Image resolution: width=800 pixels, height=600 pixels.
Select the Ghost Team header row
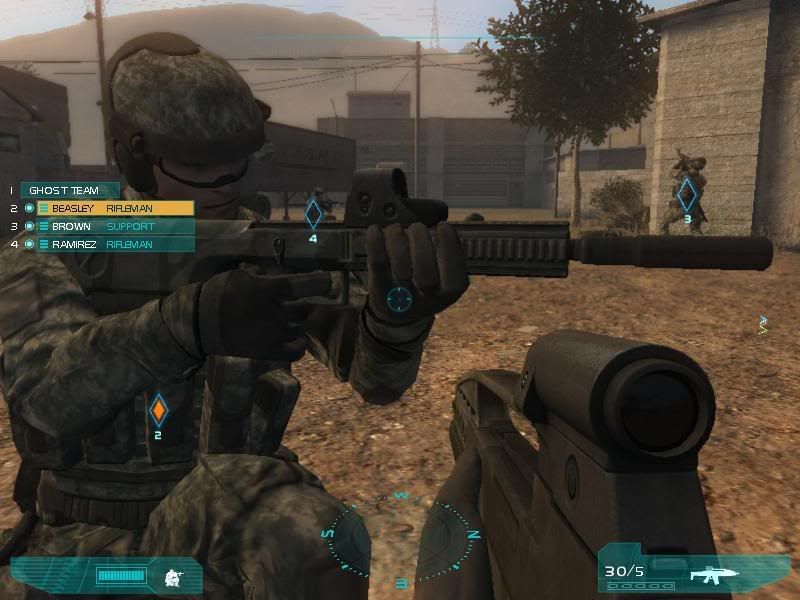click(68, 190)
